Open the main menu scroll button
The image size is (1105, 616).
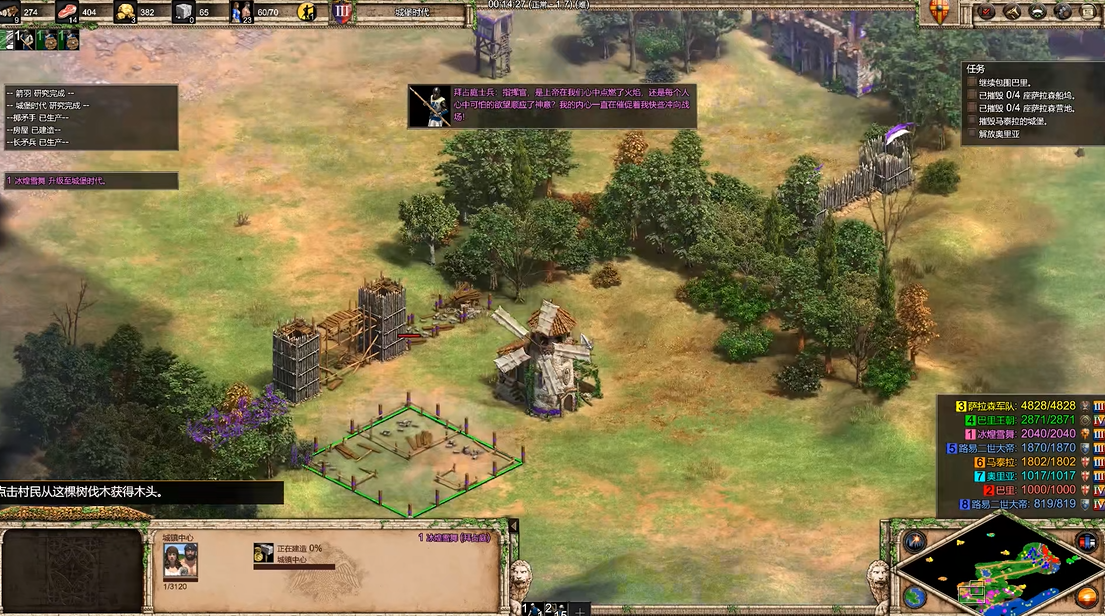click(1087, 12)
